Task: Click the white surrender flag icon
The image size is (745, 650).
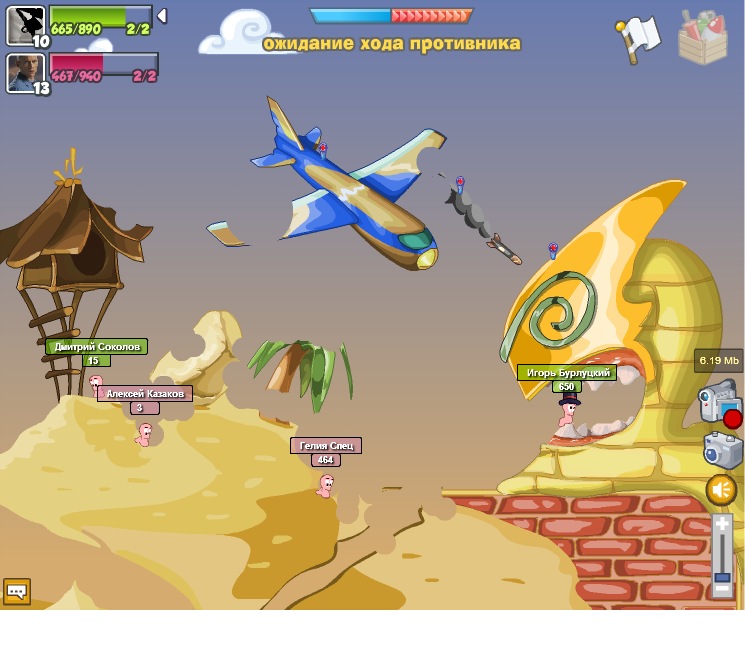Action: 639,38
